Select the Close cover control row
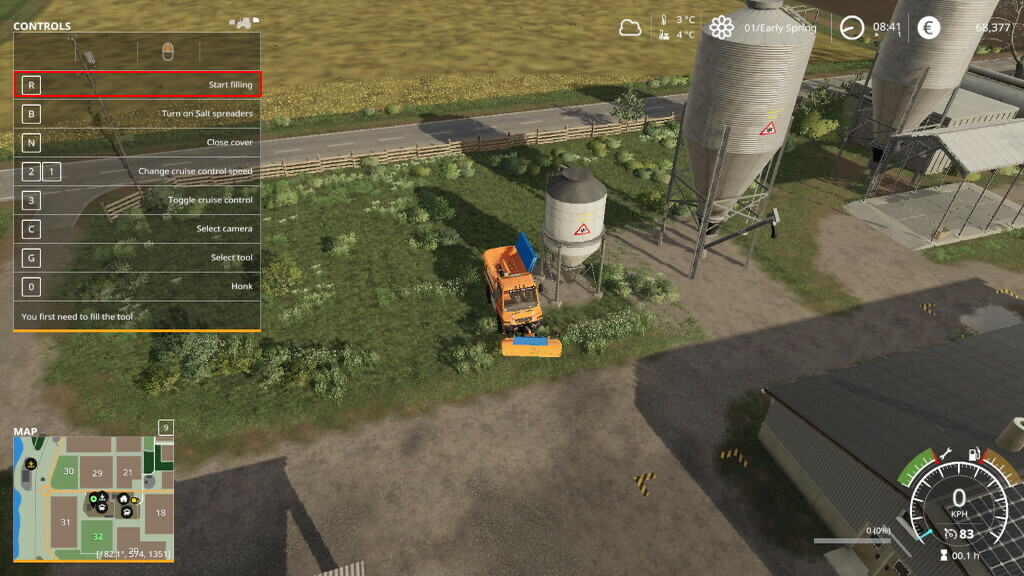 tap(137, 143)
